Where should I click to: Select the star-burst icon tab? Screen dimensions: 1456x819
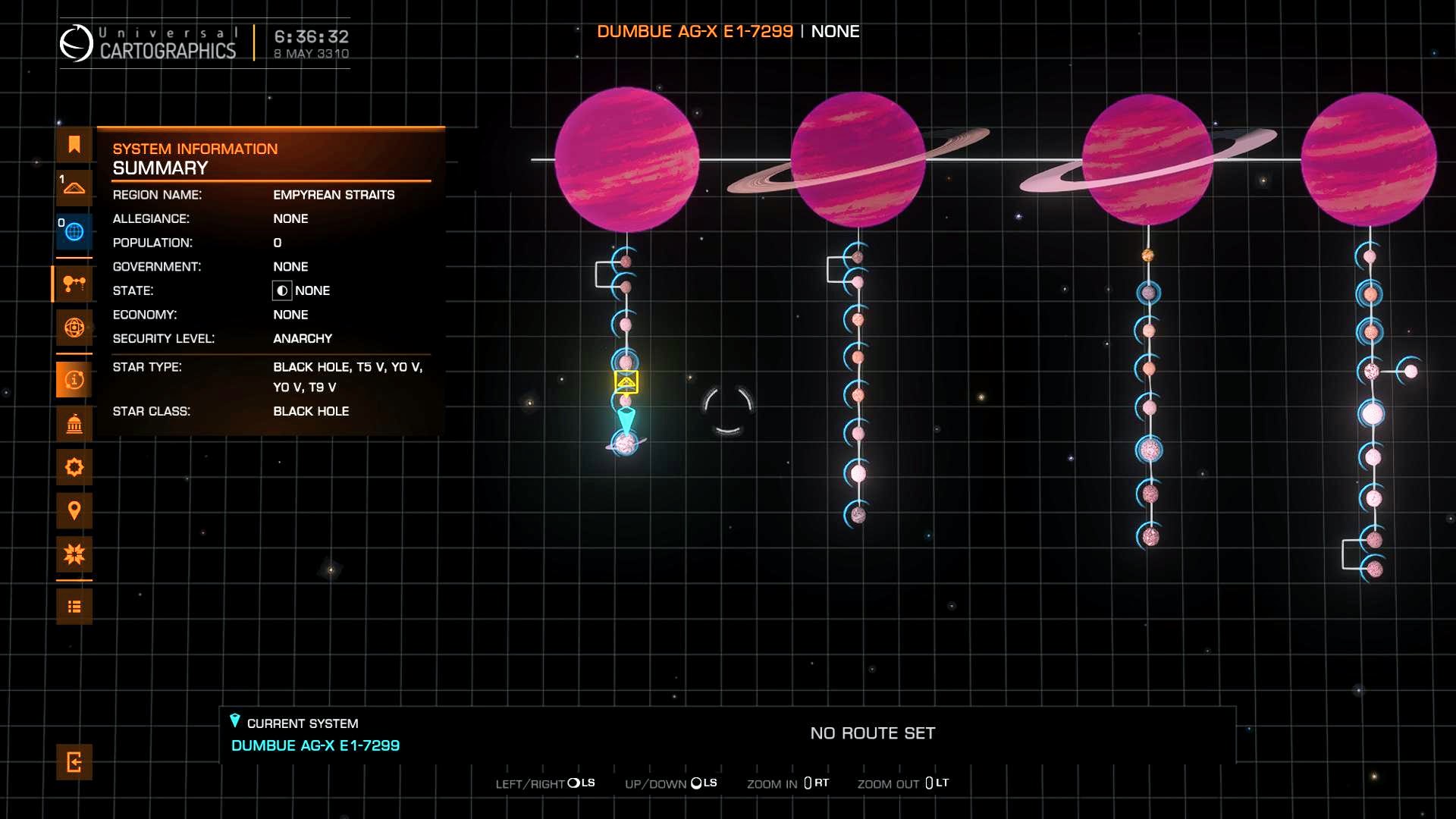[74, 554]
